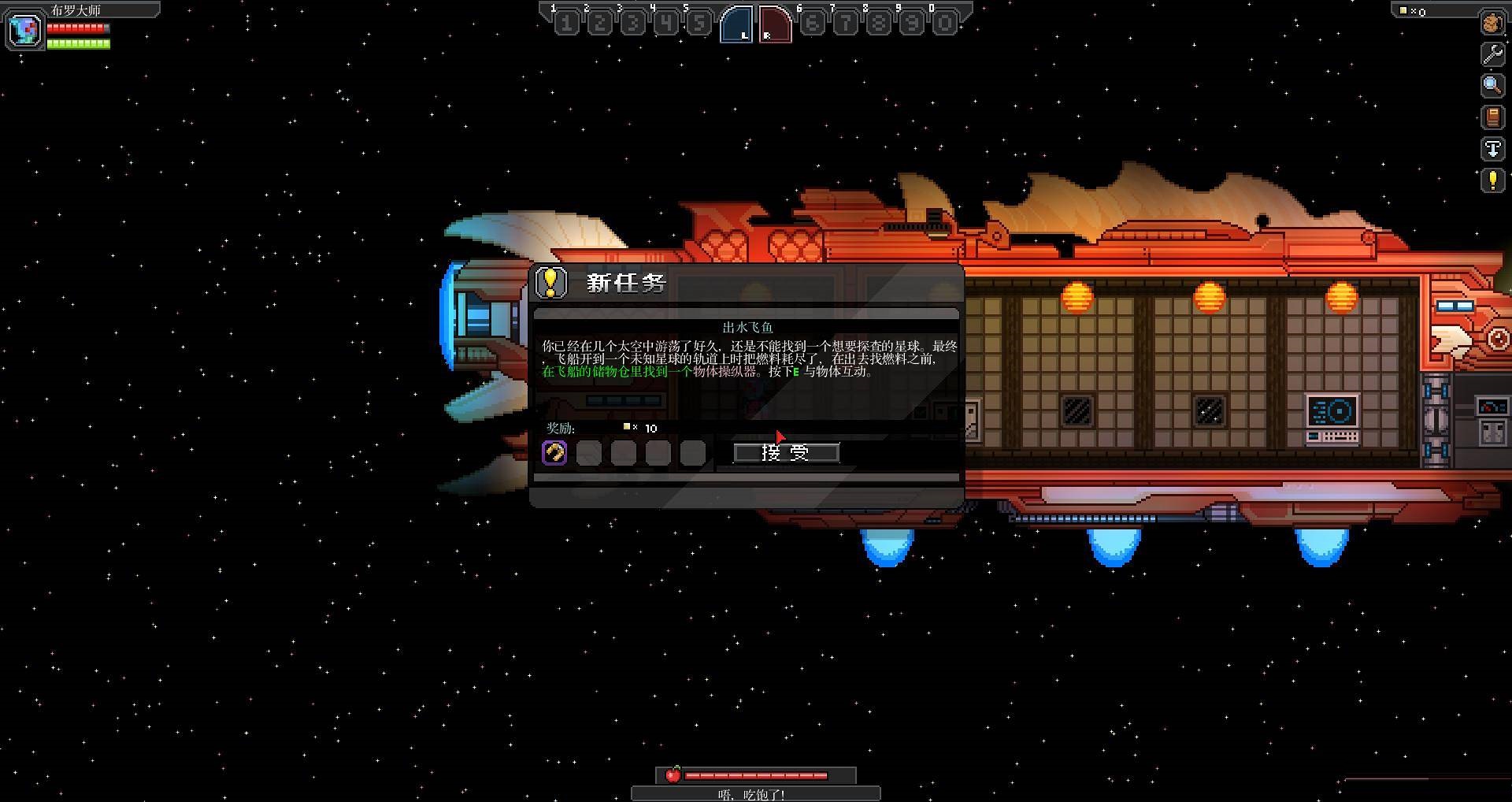1512x802 pixels.
Task: Select hotbar slot 1
Action: click(x=566, y=23)
